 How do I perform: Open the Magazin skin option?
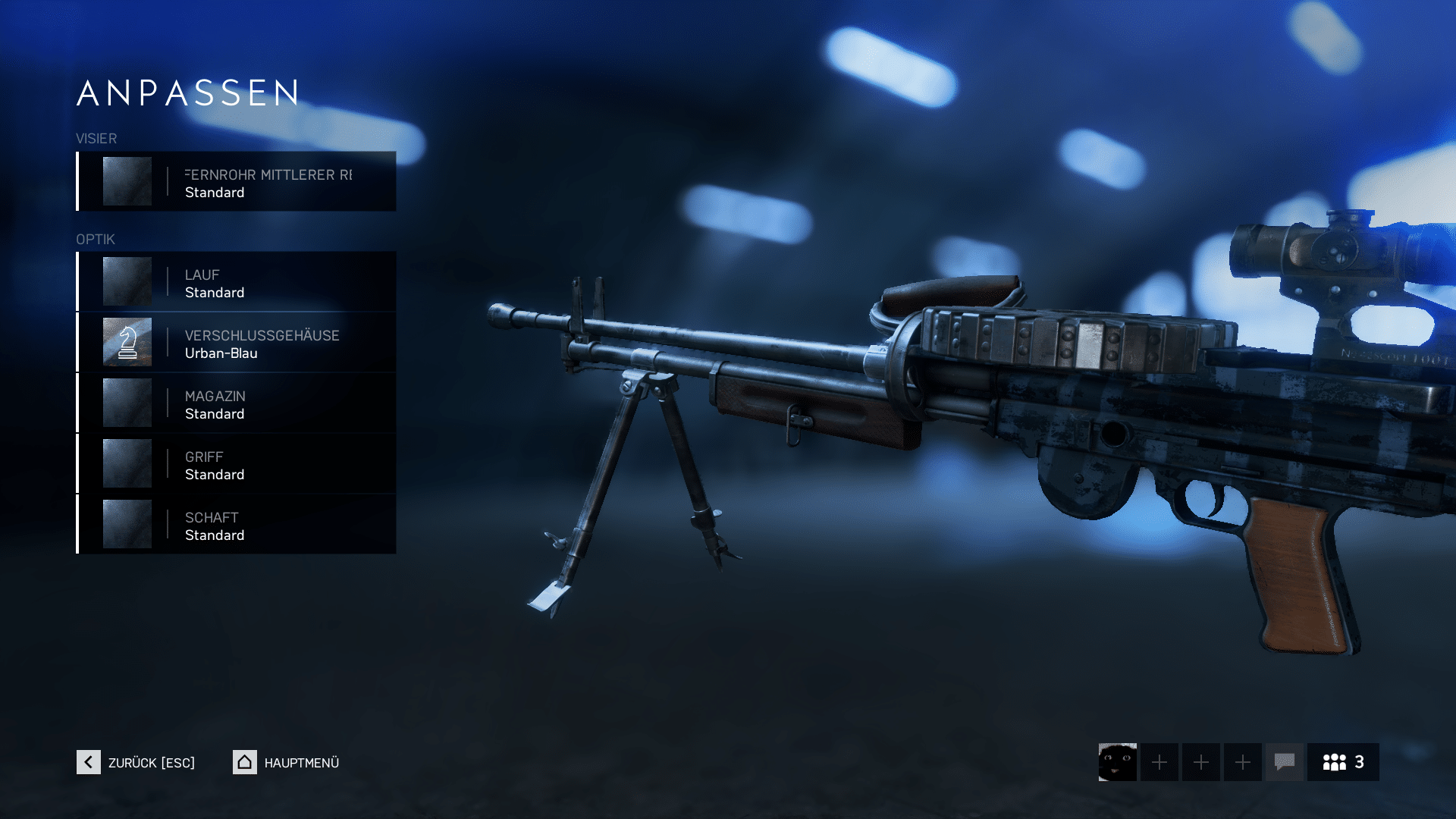coord(237,403)
